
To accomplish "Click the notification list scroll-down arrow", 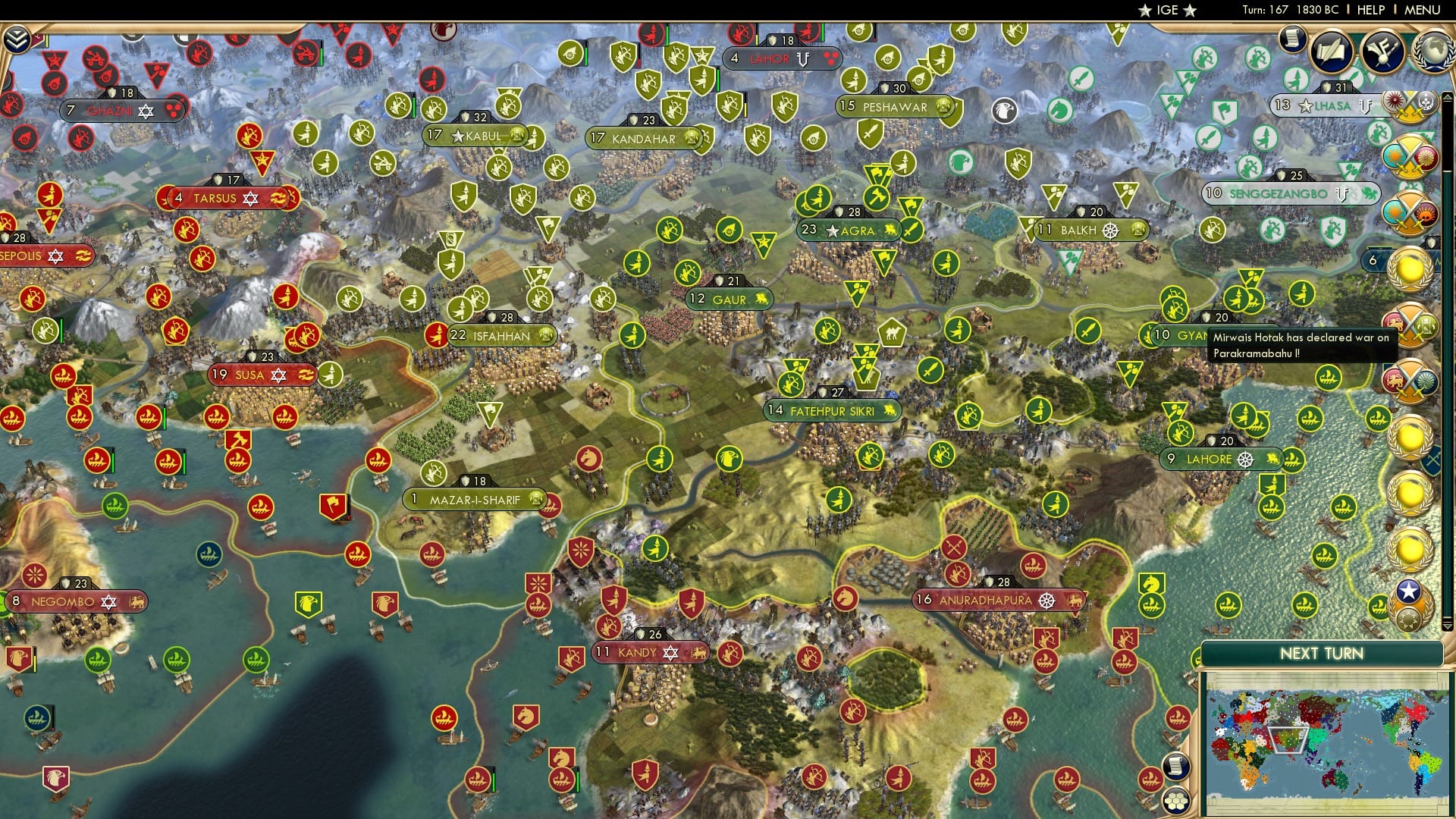I will coord(1447,627).
